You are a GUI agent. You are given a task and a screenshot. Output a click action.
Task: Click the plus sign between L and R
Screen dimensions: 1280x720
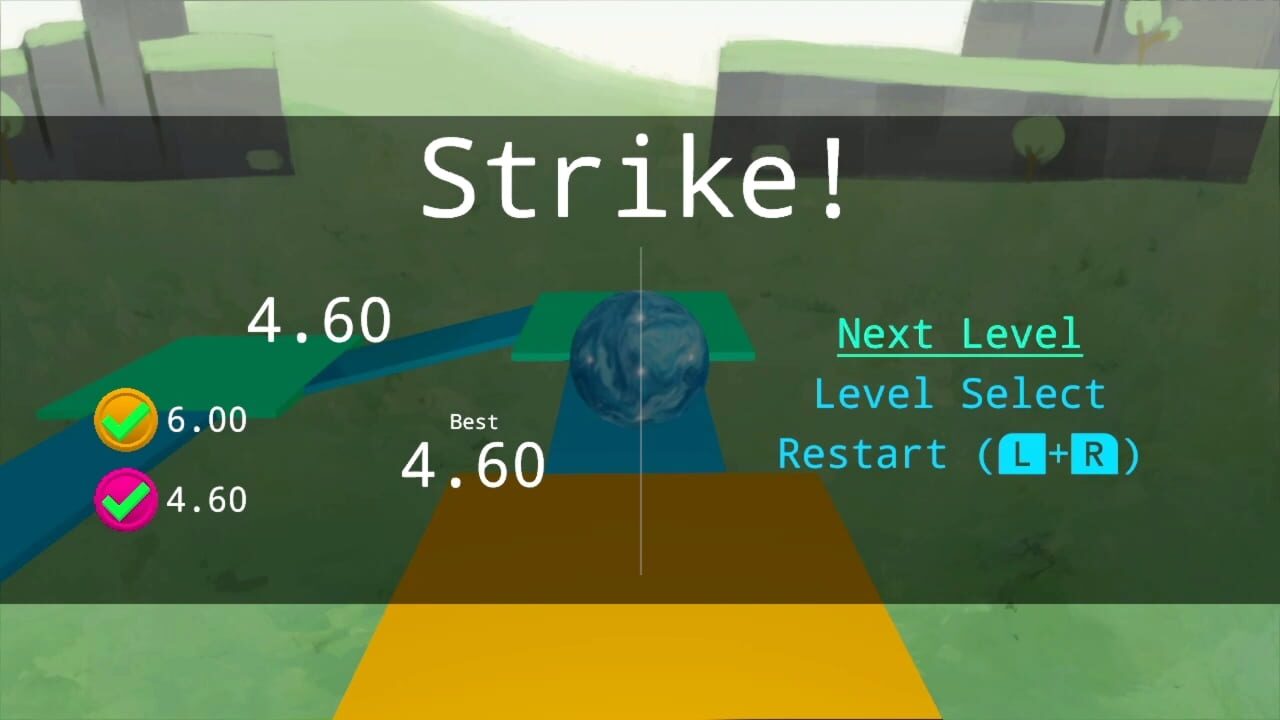(x=1056, y=455)
